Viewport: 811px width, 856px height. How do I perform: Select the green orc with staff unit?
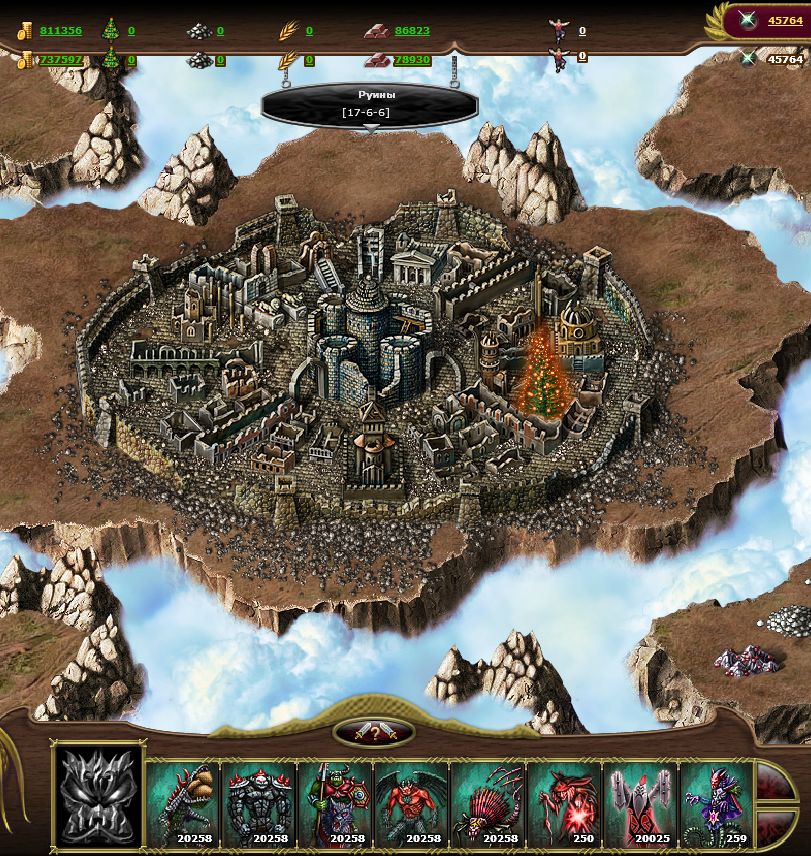[335, 804]
